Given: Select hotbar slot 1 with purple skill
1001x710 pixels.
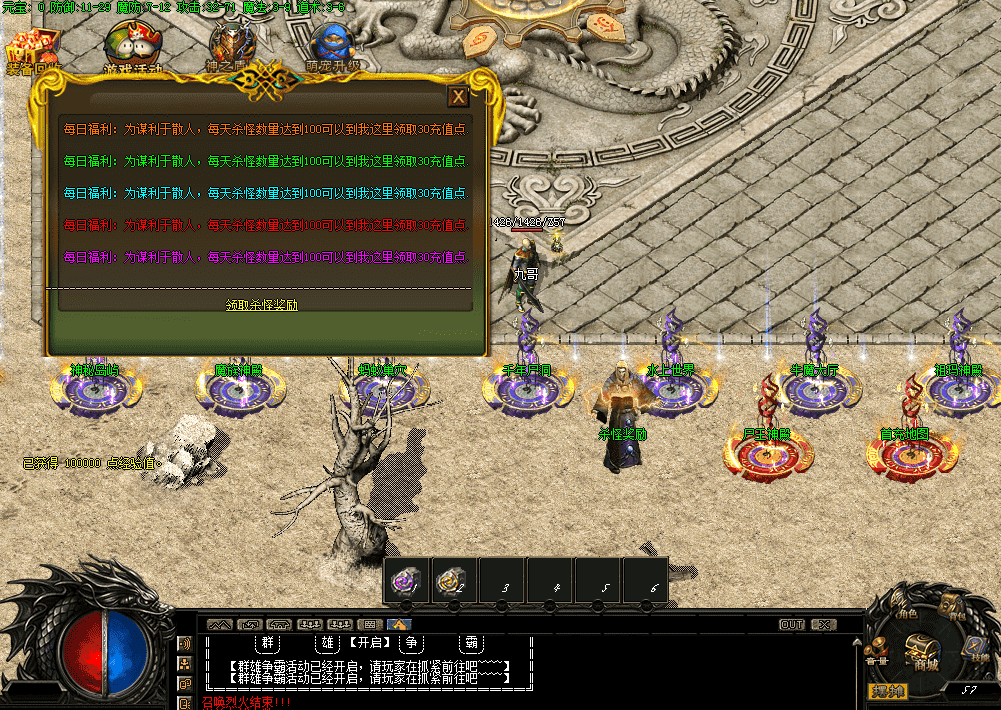Looking at the screenshot, I should coord(407,581).
